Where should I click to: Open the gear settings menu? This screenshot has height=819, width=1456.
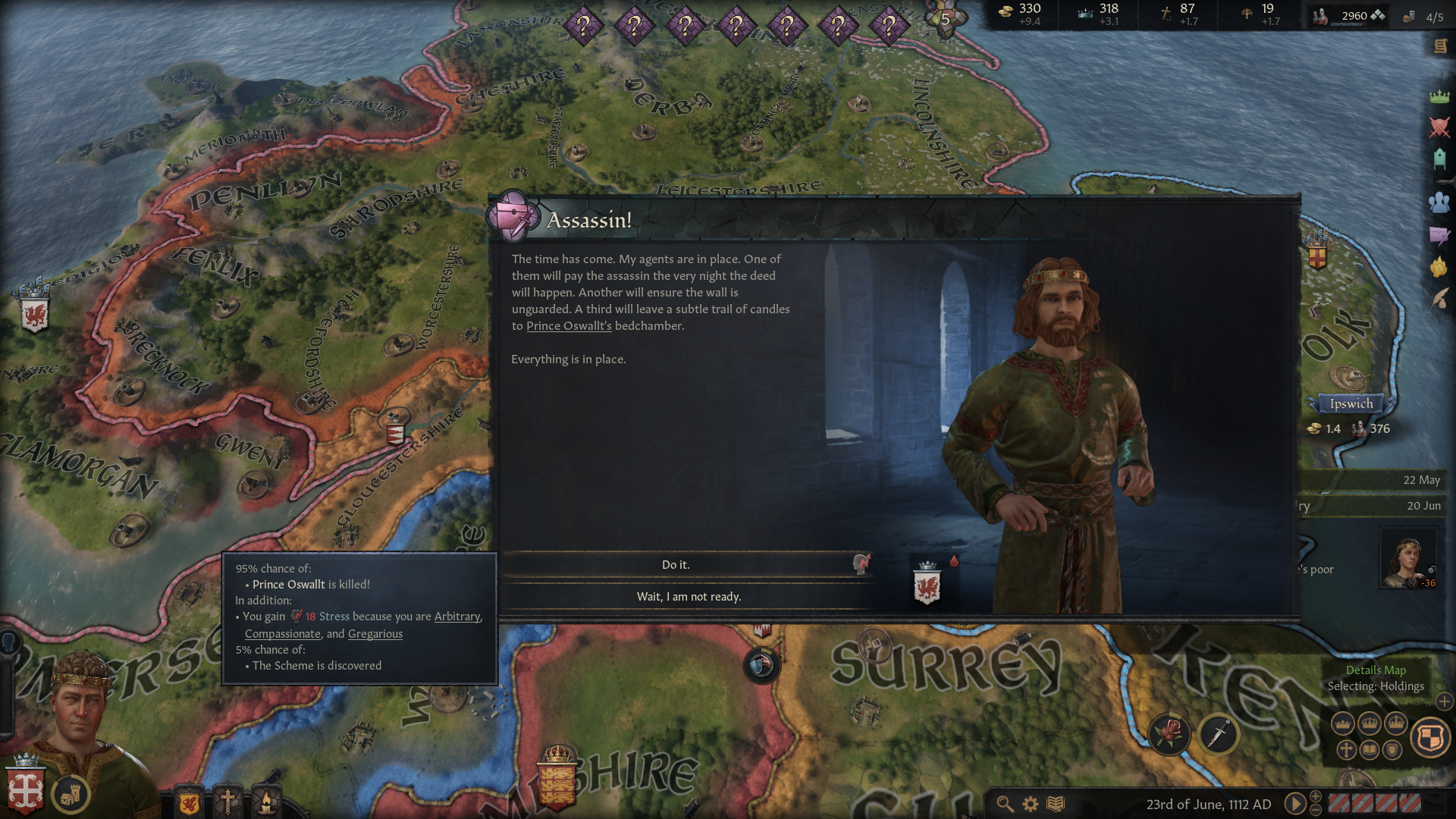pos(1030,804)
